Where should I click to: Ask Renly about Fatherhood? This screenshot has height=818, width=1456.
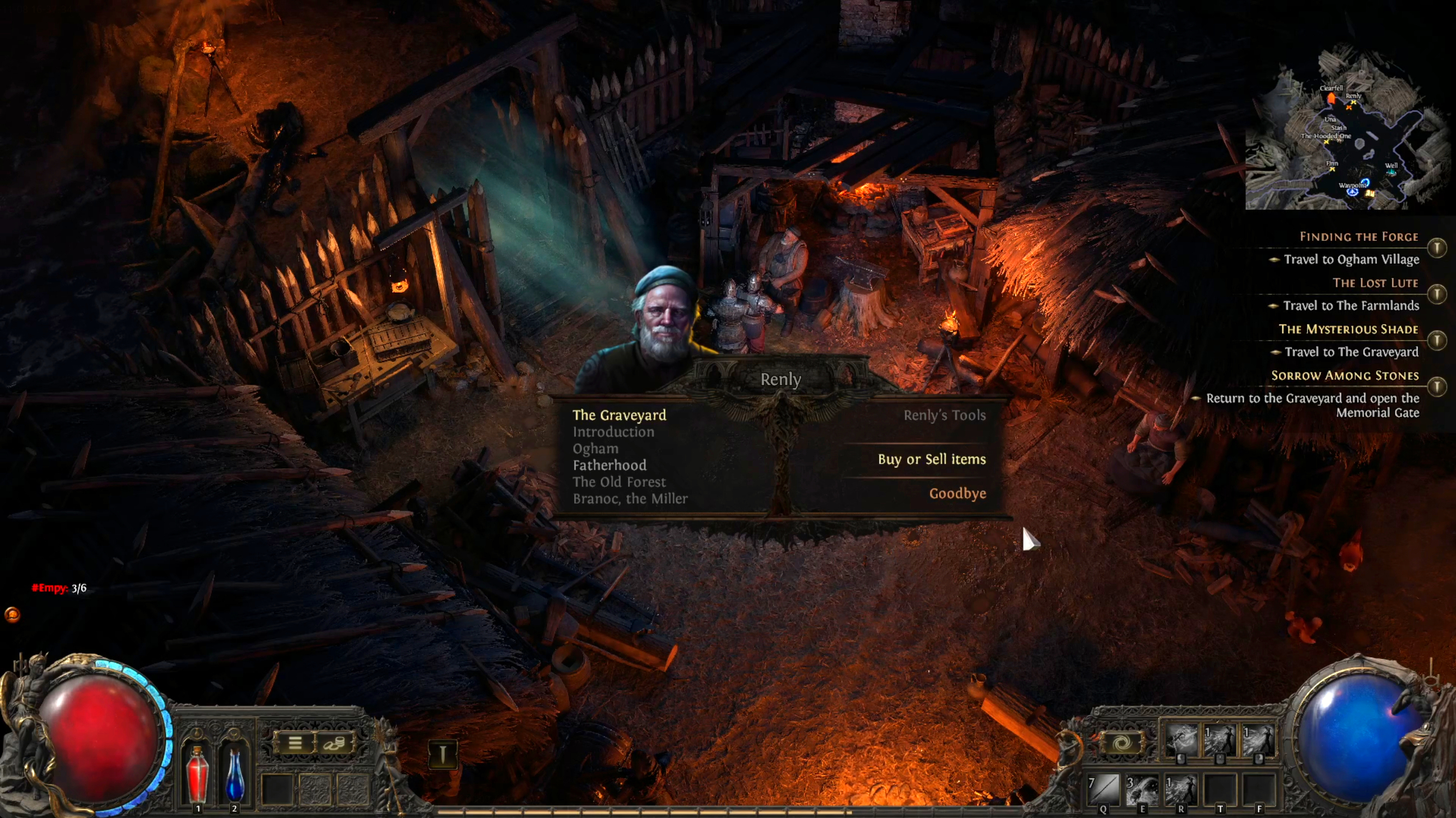[x=610, y=465]
